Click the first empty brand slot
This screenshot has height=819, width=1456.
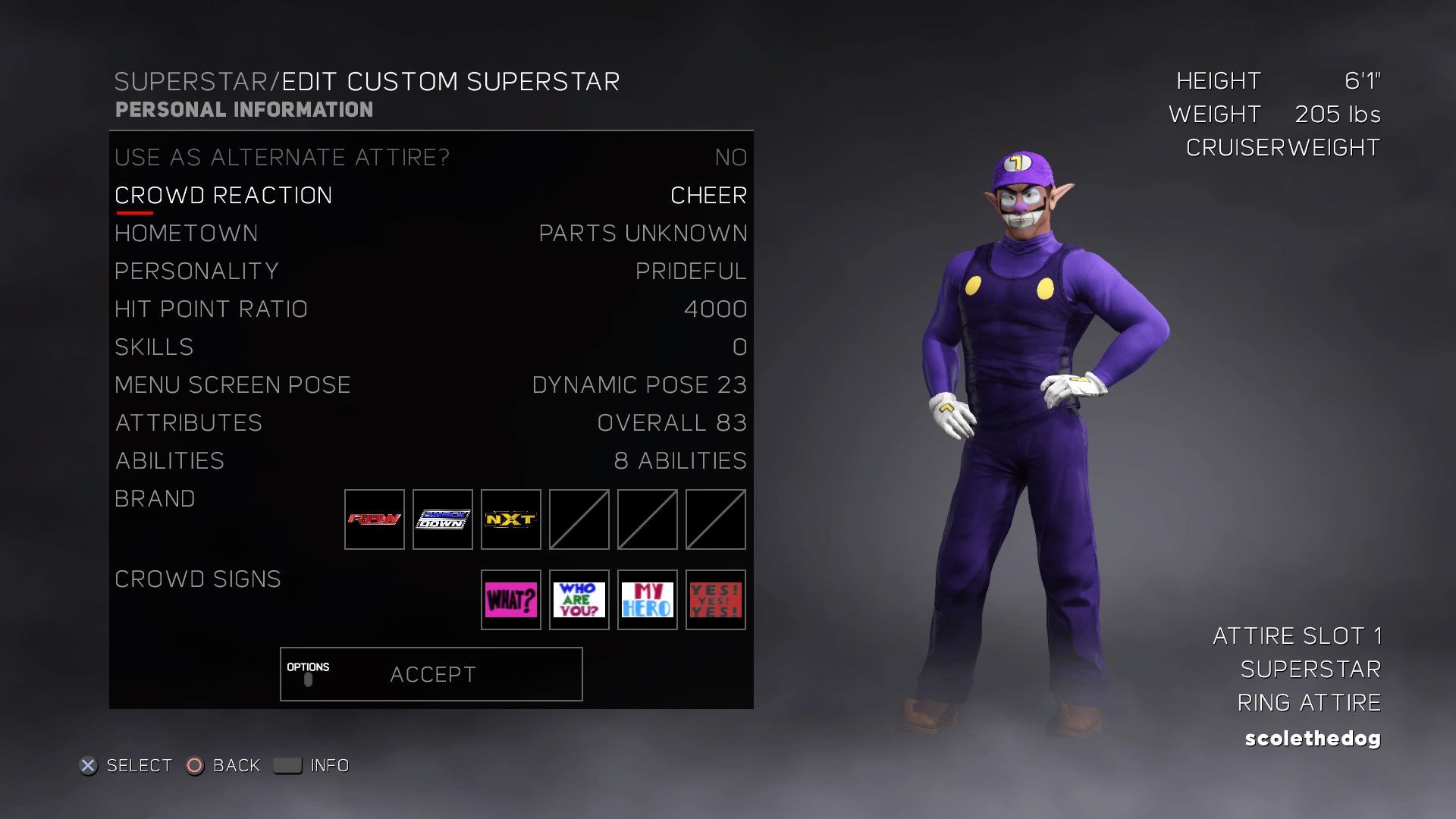pos(579,519)
